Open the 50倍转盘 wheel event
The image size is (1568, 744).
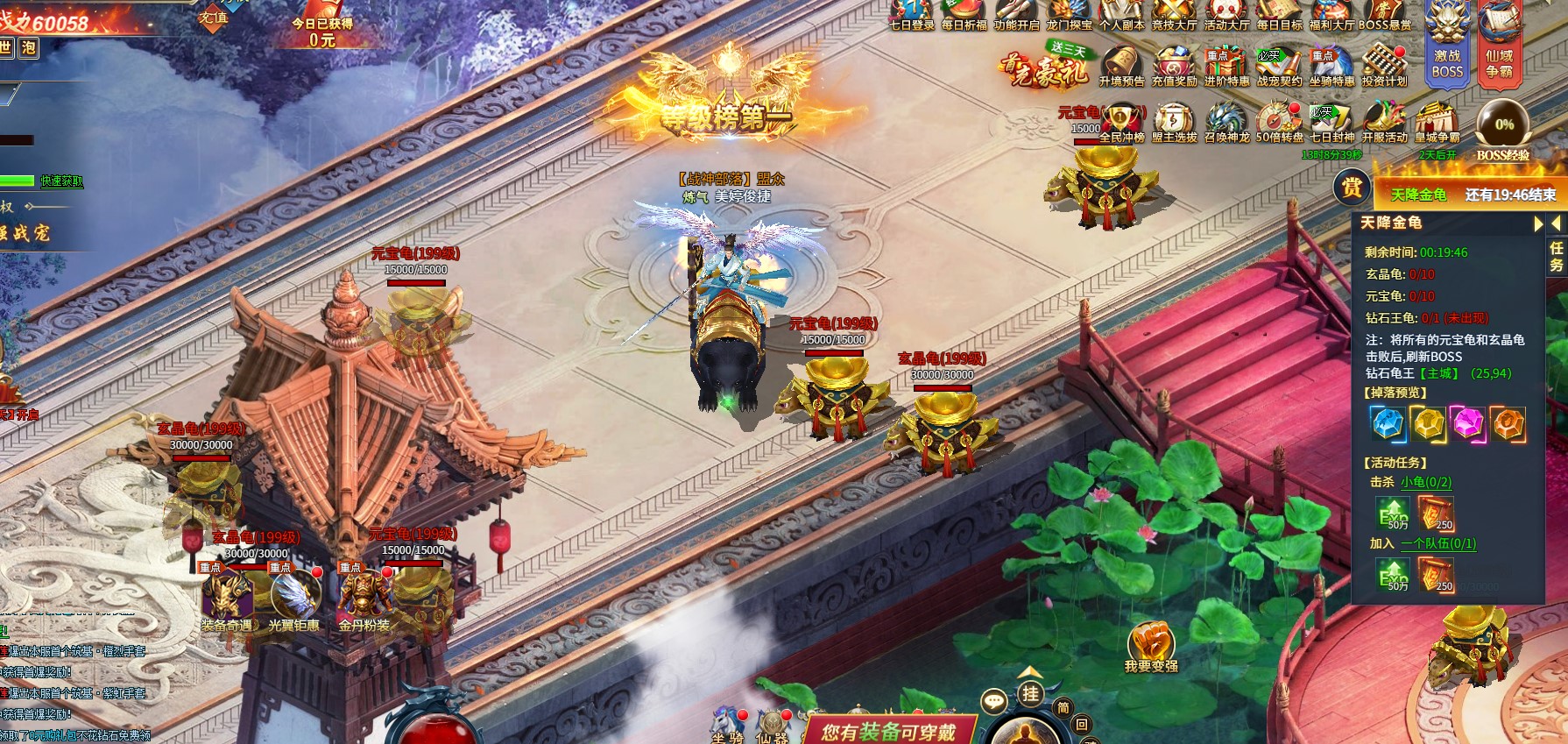pos(1279,122)
